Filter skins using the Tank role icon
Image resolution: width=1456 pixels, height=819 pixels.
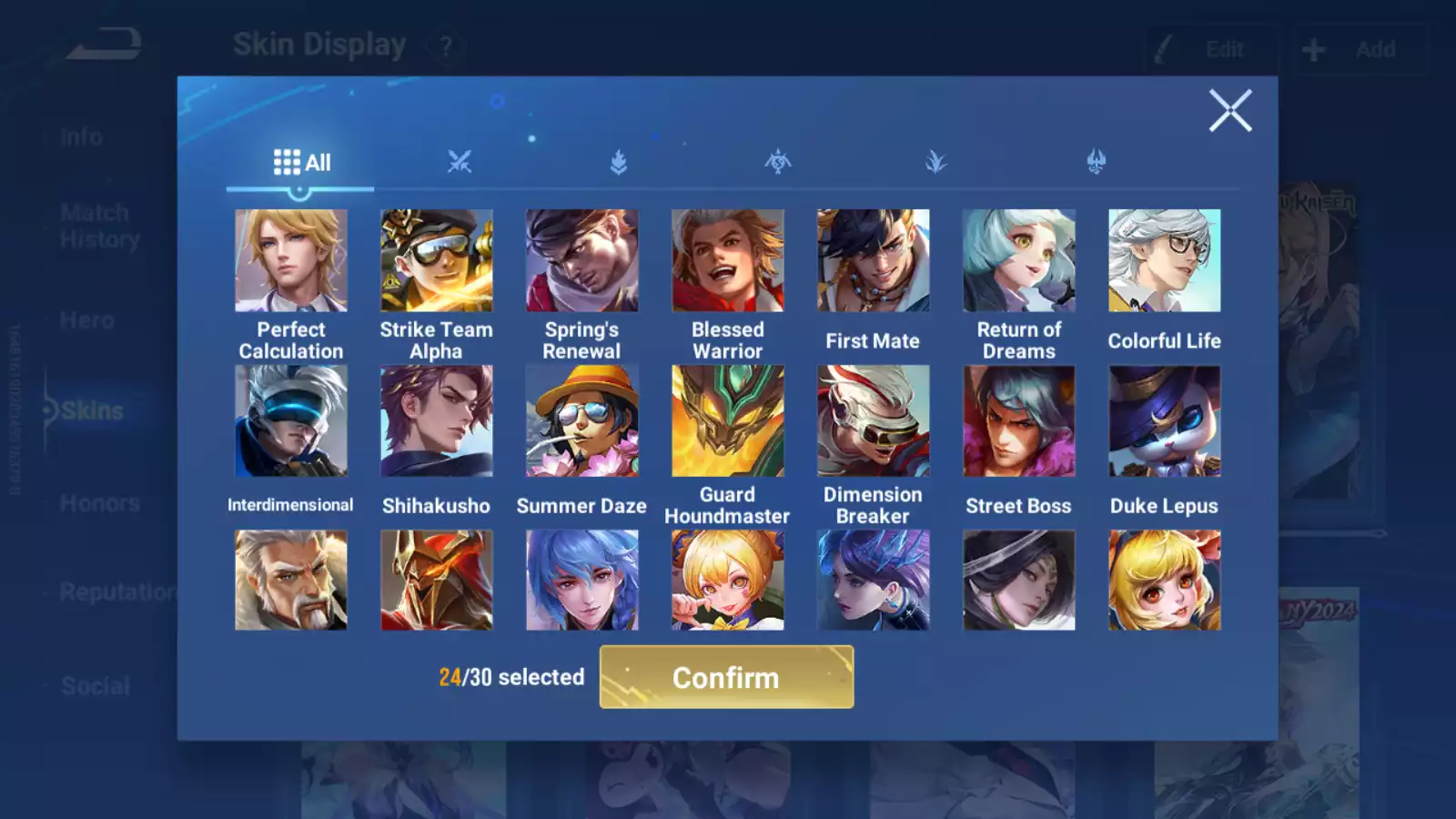[617, 160]
